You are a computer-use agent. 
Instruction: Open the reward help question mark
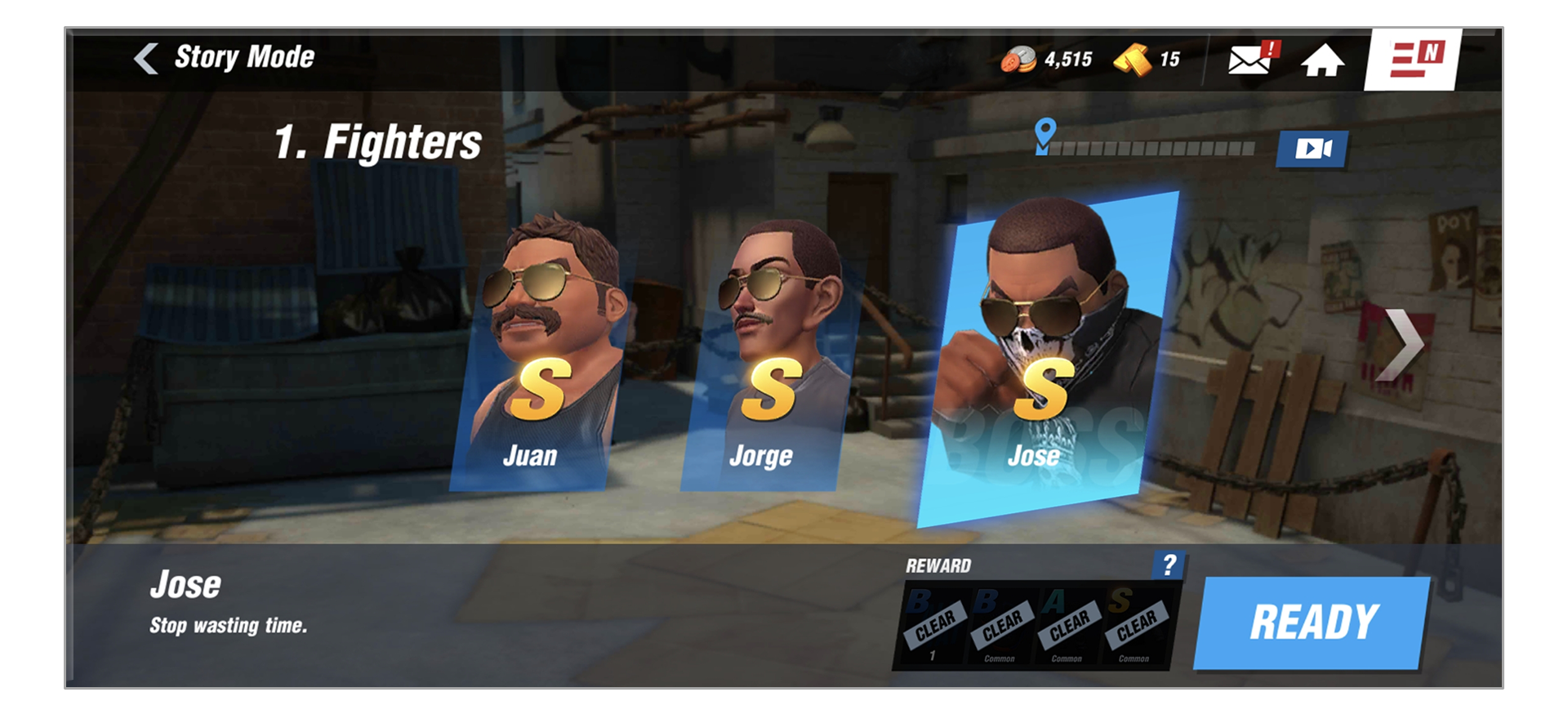[1169, 565]
